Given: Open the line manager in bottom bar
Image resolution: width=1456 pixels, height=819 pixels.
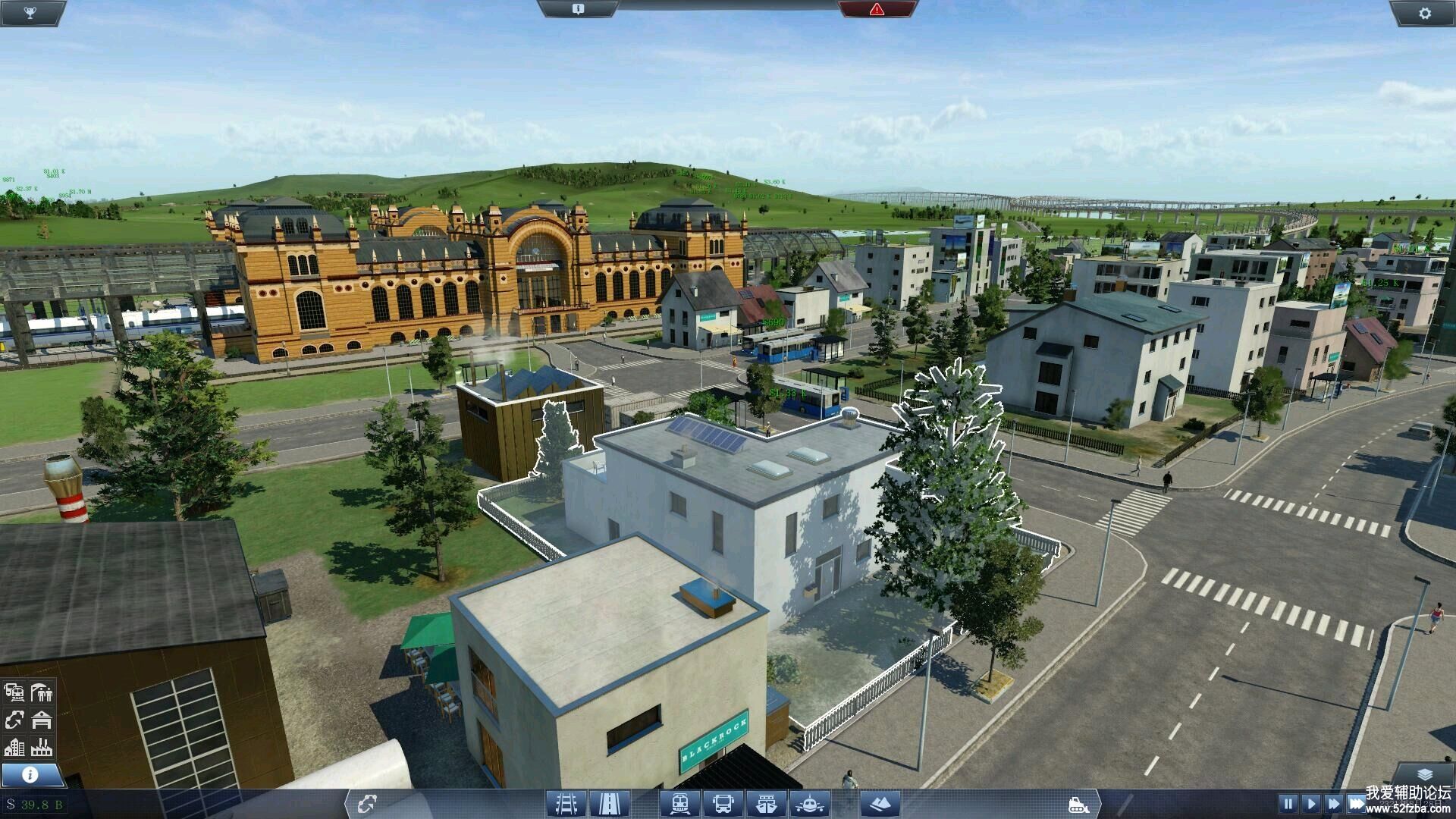Looking at the screenshot, I should pyautogui.click(x=368, y=803).
